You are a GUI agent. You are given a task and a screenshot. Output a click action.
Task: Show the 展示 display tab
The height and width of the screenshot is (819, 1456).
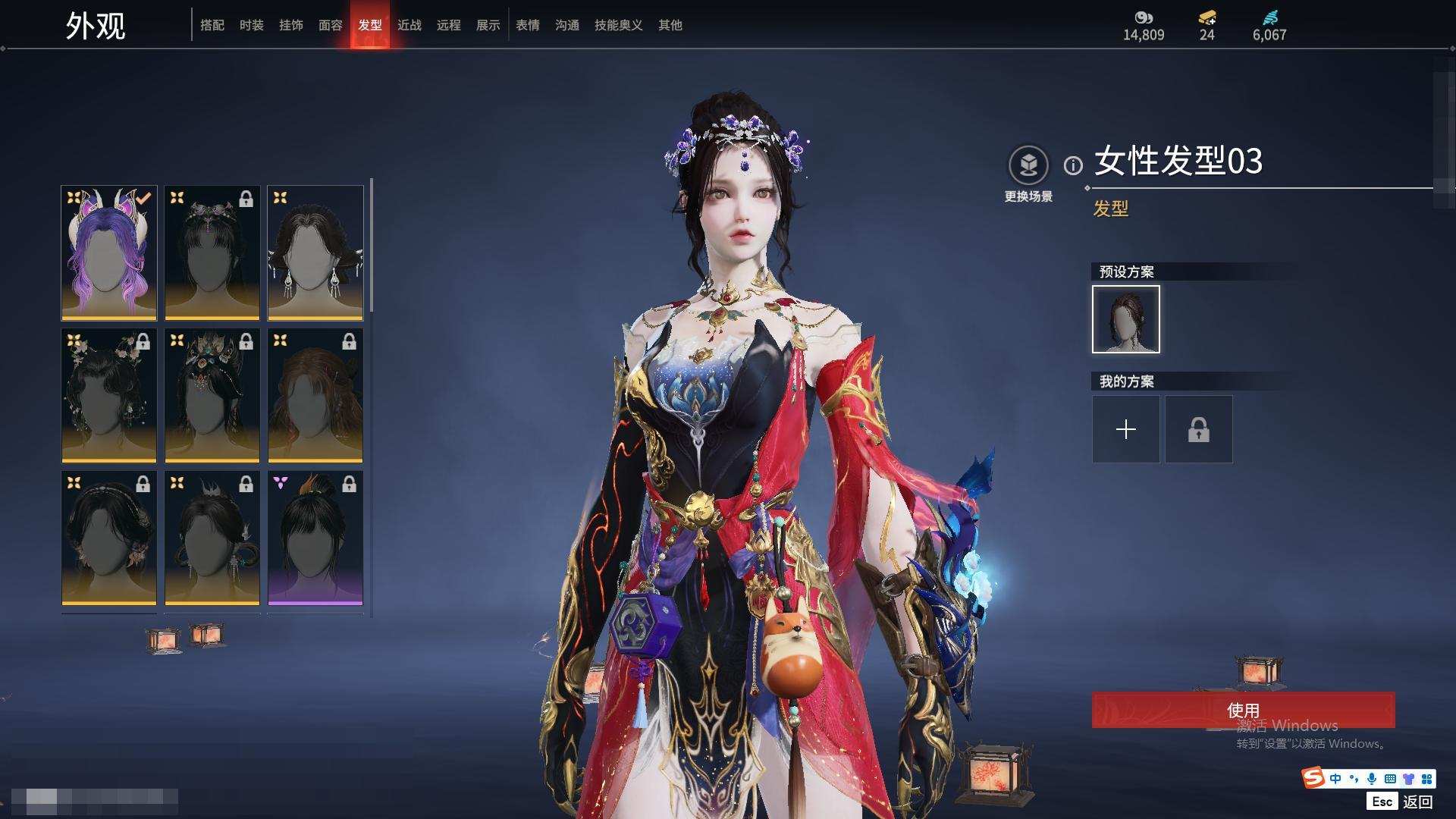pos(488,25)
